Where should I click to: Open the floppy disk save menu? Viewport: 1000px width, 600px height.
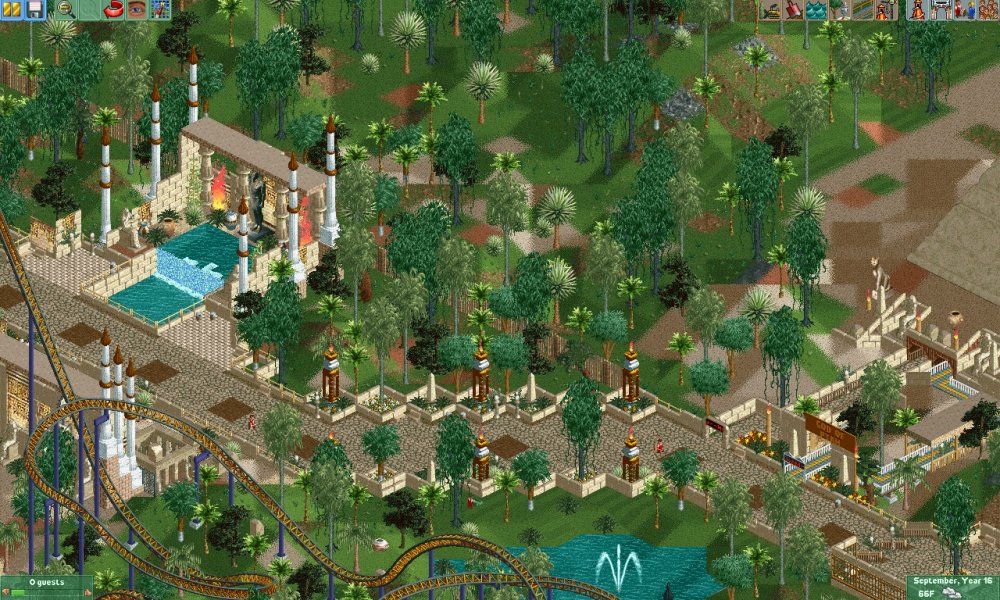point(34,10)
